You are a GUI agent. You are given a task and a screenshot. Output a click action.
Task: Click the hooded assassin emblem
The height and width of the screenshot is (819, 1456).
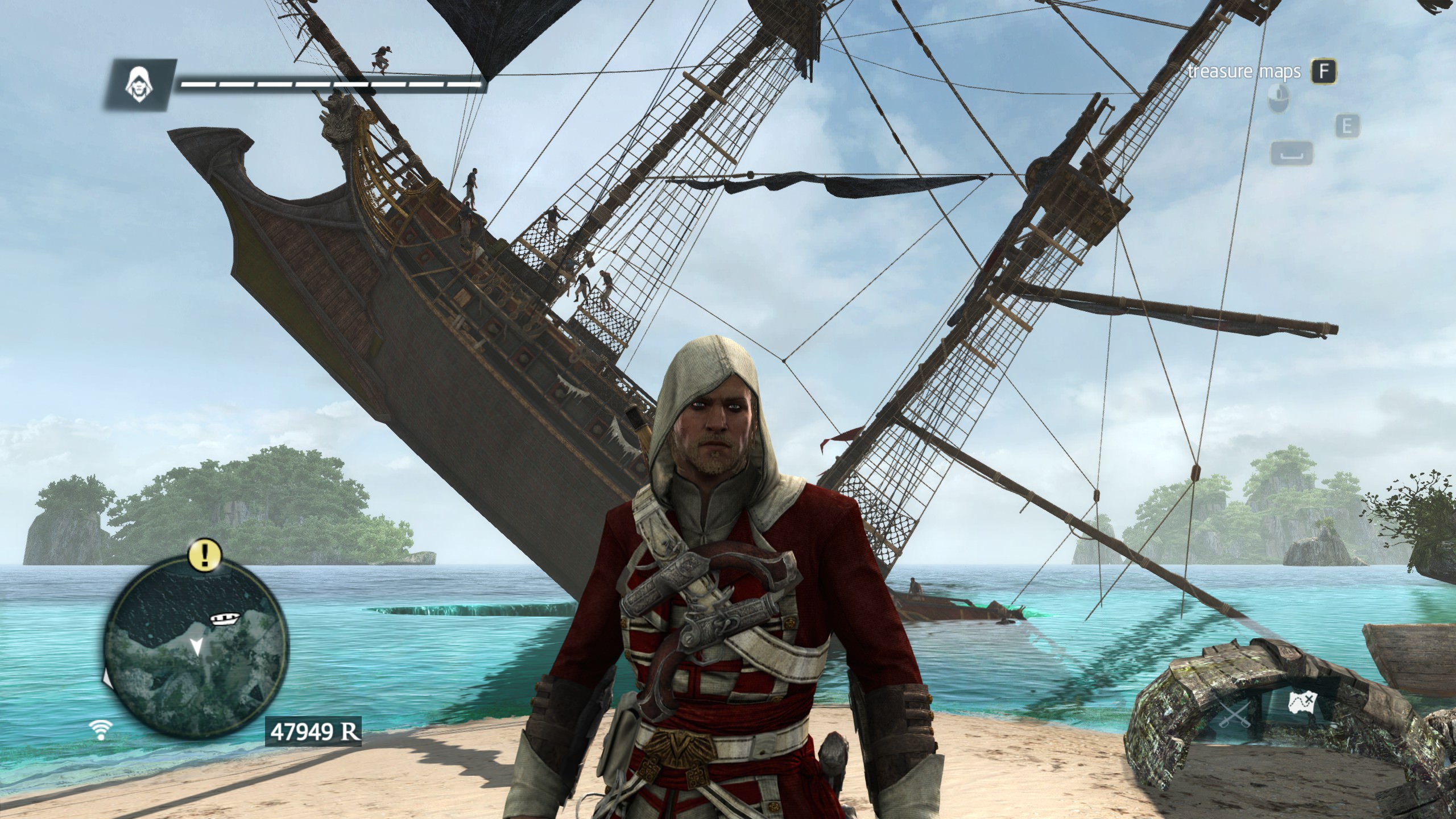point(137,84)
